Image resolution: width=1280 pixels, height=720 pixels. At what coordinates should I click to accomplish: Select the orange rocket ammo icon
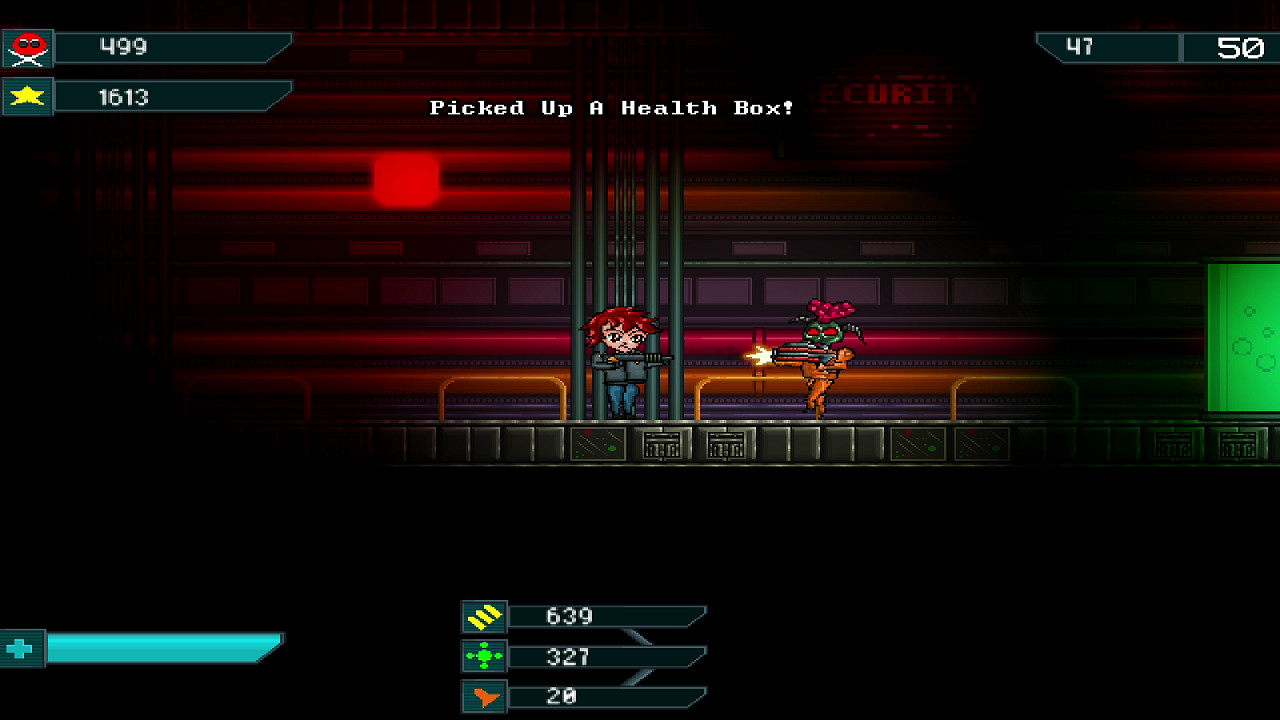point(484,697)
